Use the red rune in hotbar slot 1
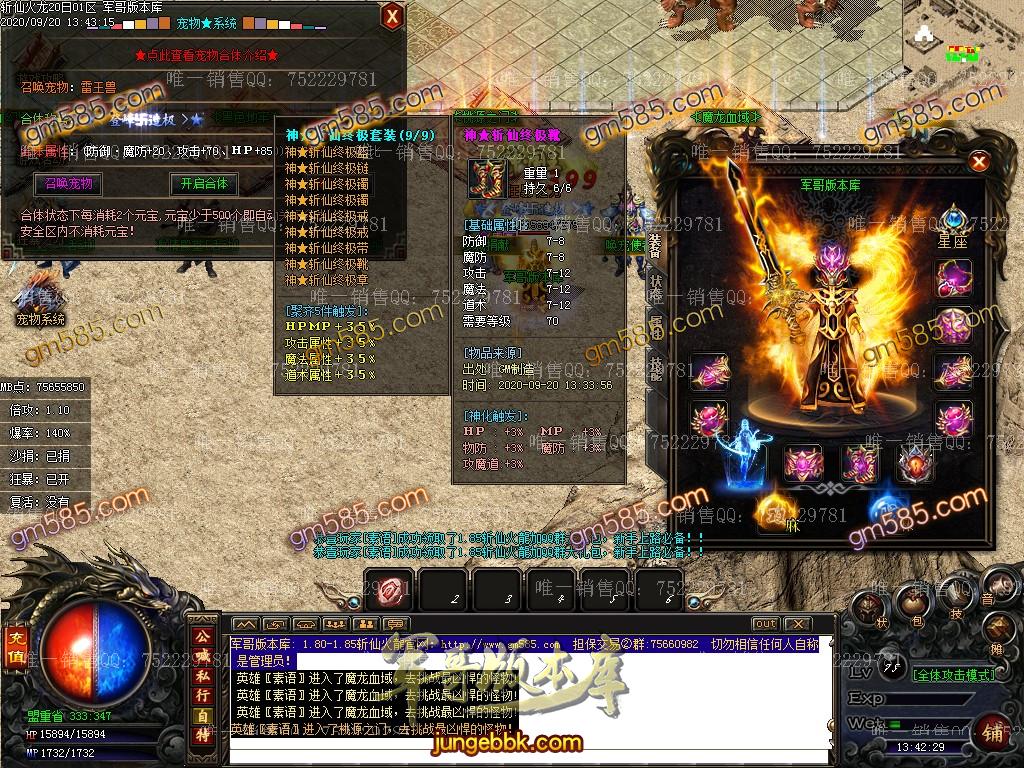 pos(389,591)
